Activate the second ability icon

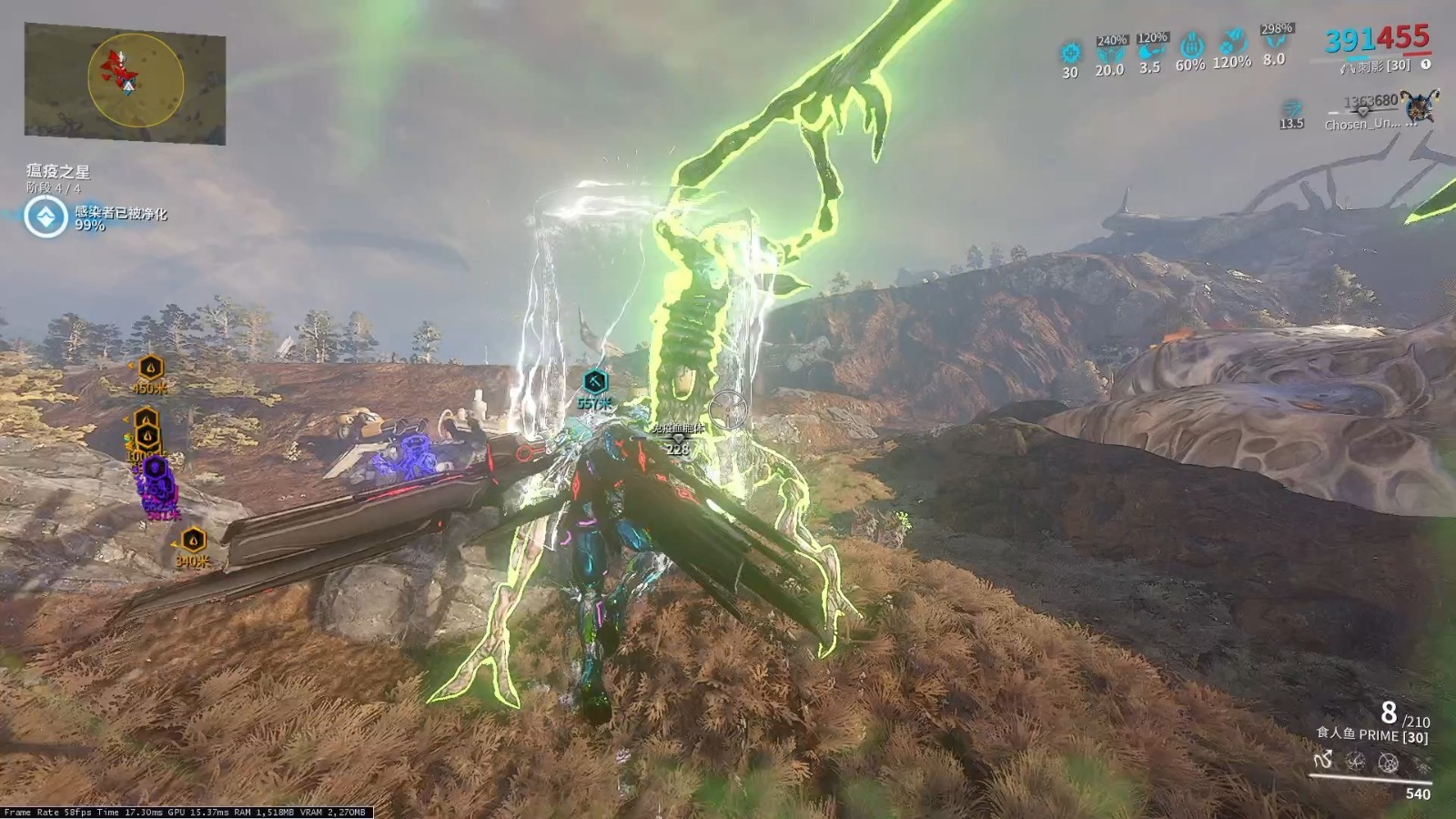click(1356, 763)
